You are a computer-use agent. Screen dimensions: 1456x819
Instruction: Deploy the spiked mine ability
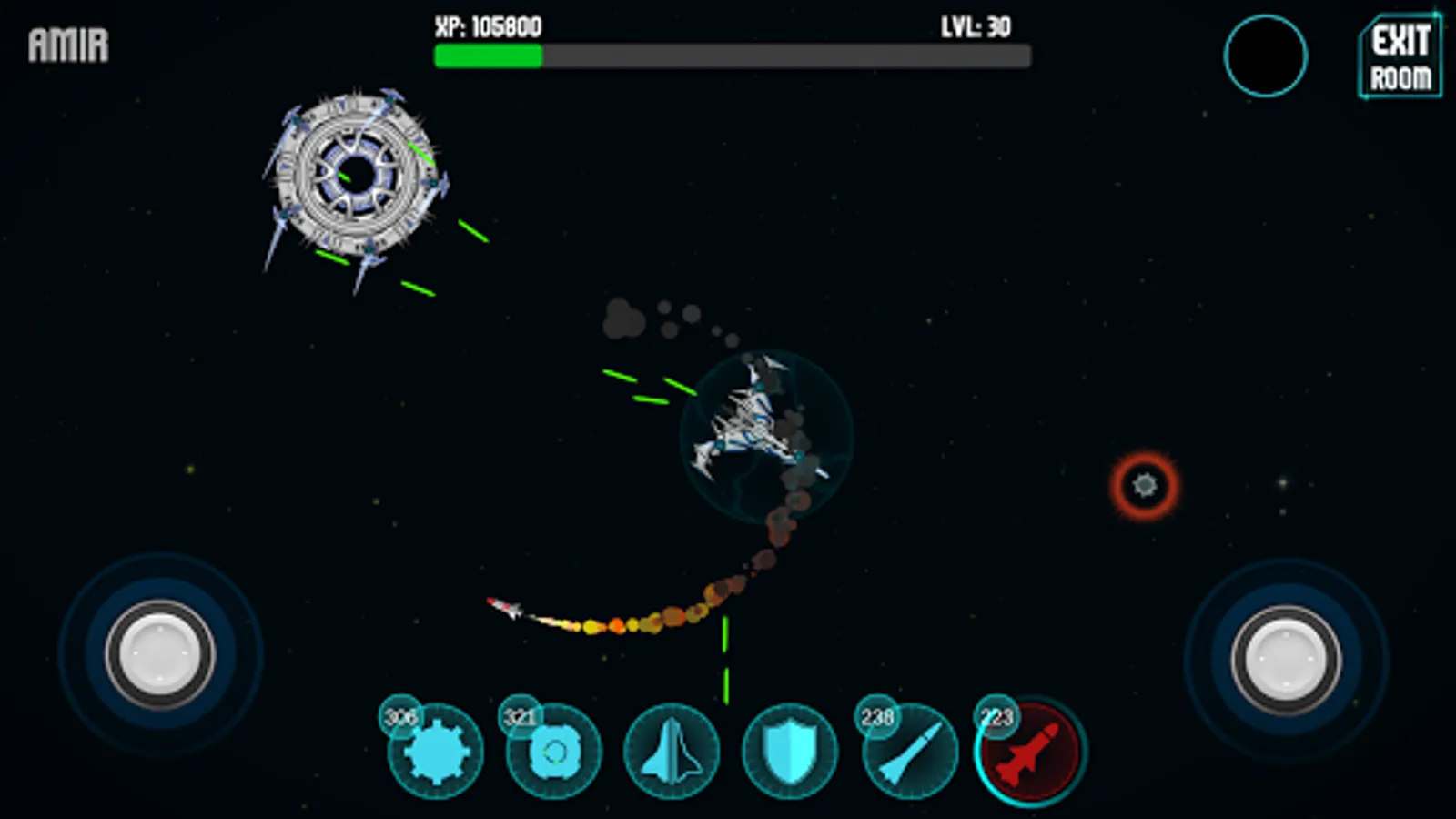(436, 753)
